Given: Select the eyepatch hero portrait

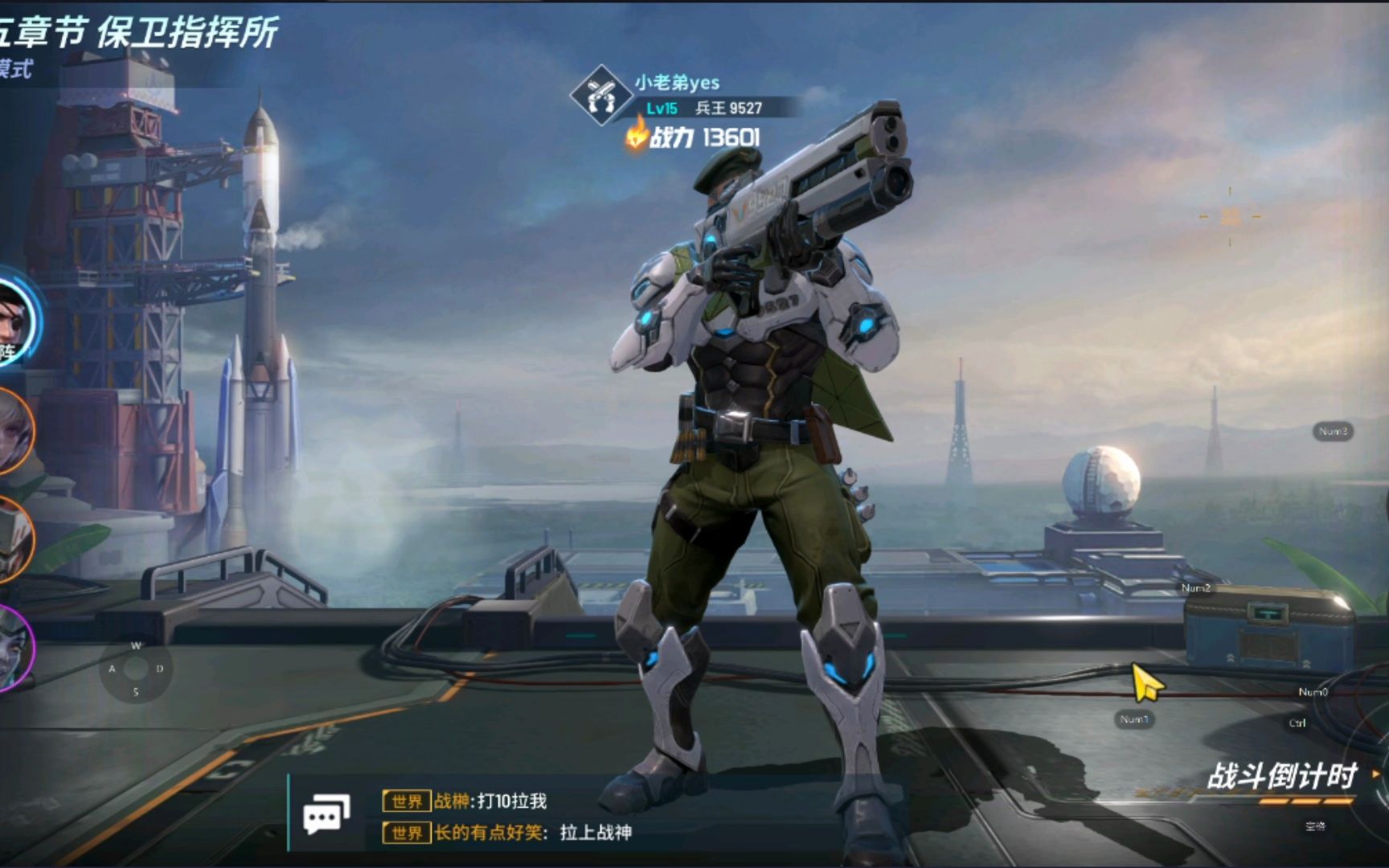Looking at the screenshot, I should [14, 320].
